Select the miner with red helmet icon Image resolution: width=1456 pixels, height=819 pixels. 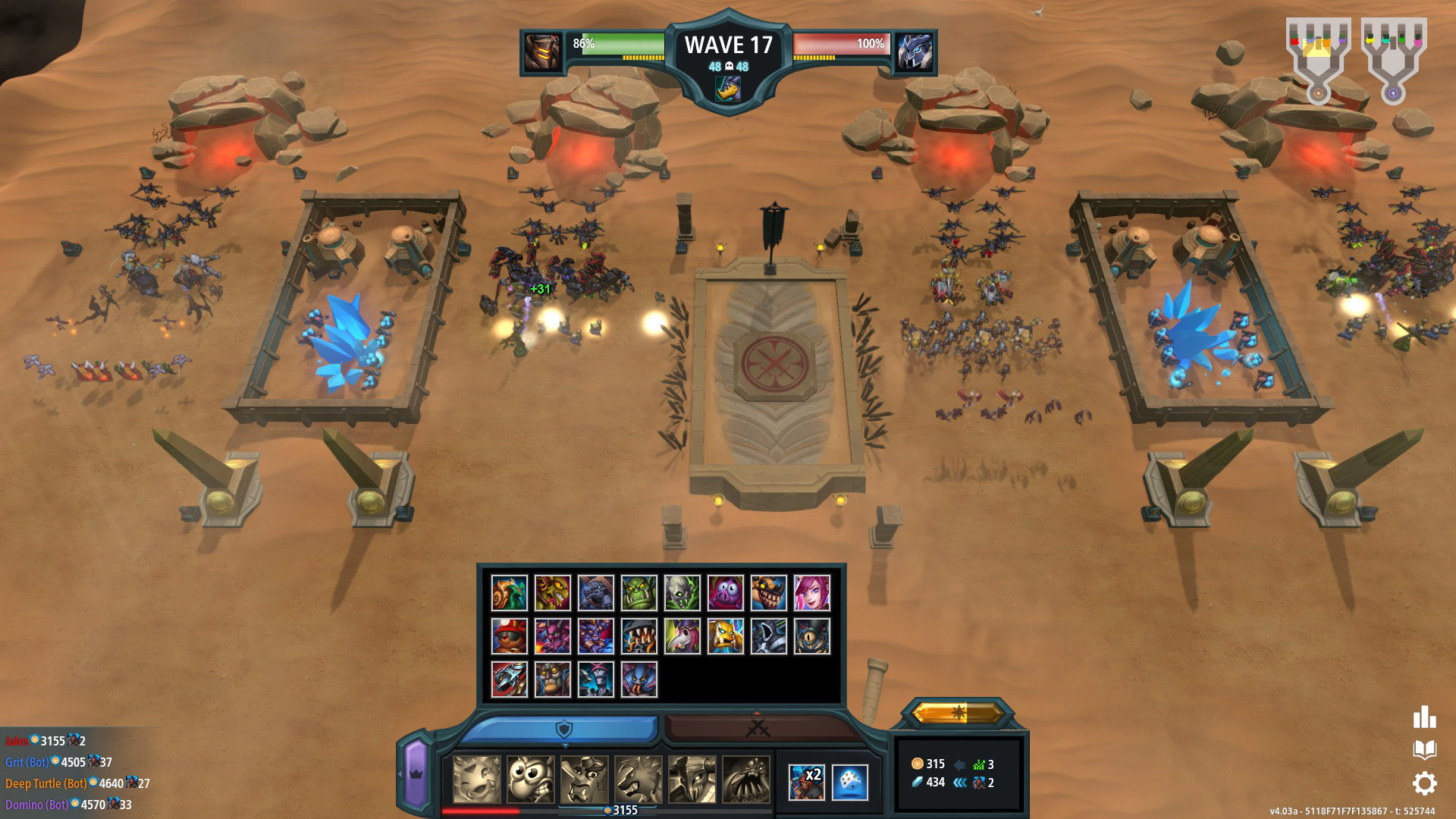[509, 636]
